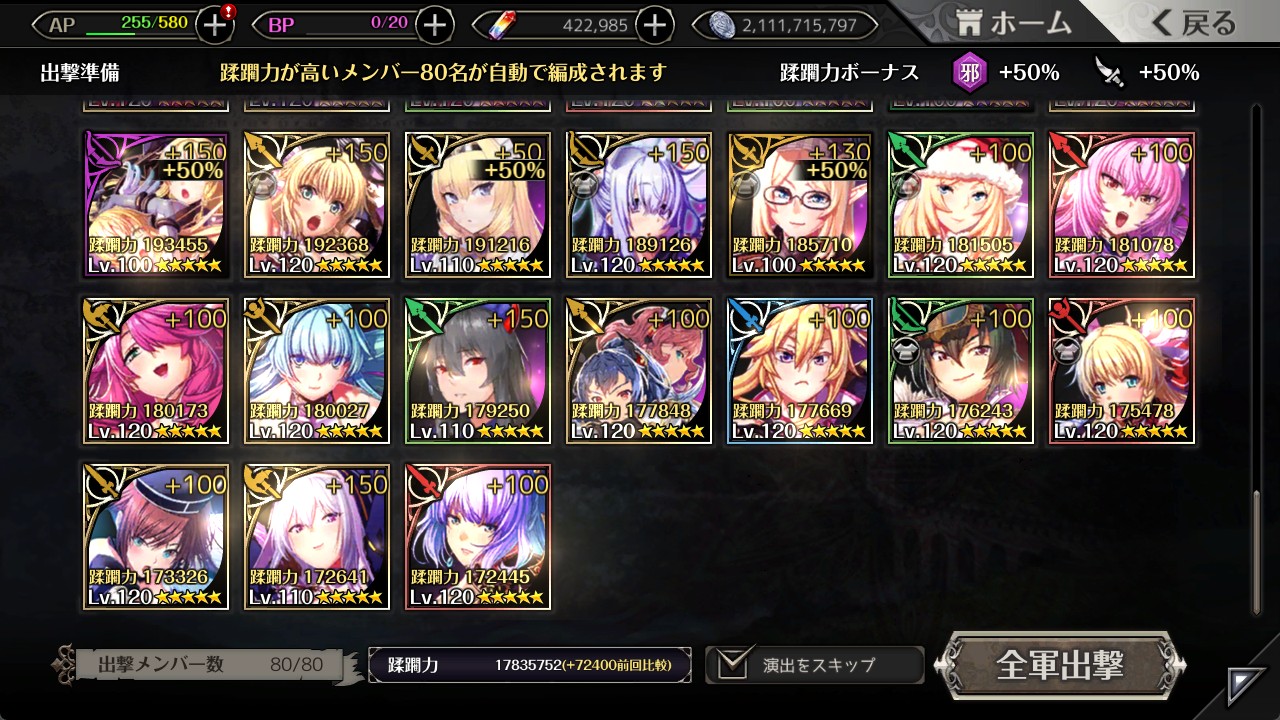Image resolution: width=1280 pixels, height=720 pixels.
Task: Pick the unit card with 蹂躙力 177669
Action: tap(800, 371)
